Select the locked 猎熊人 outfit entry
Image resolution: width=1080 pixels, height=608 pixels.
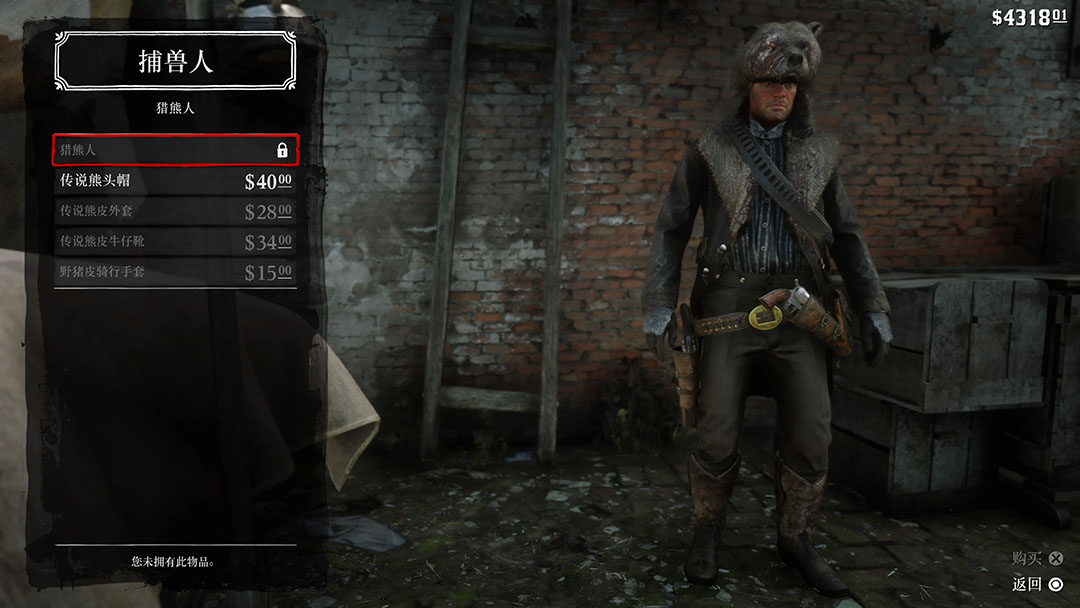175,150
